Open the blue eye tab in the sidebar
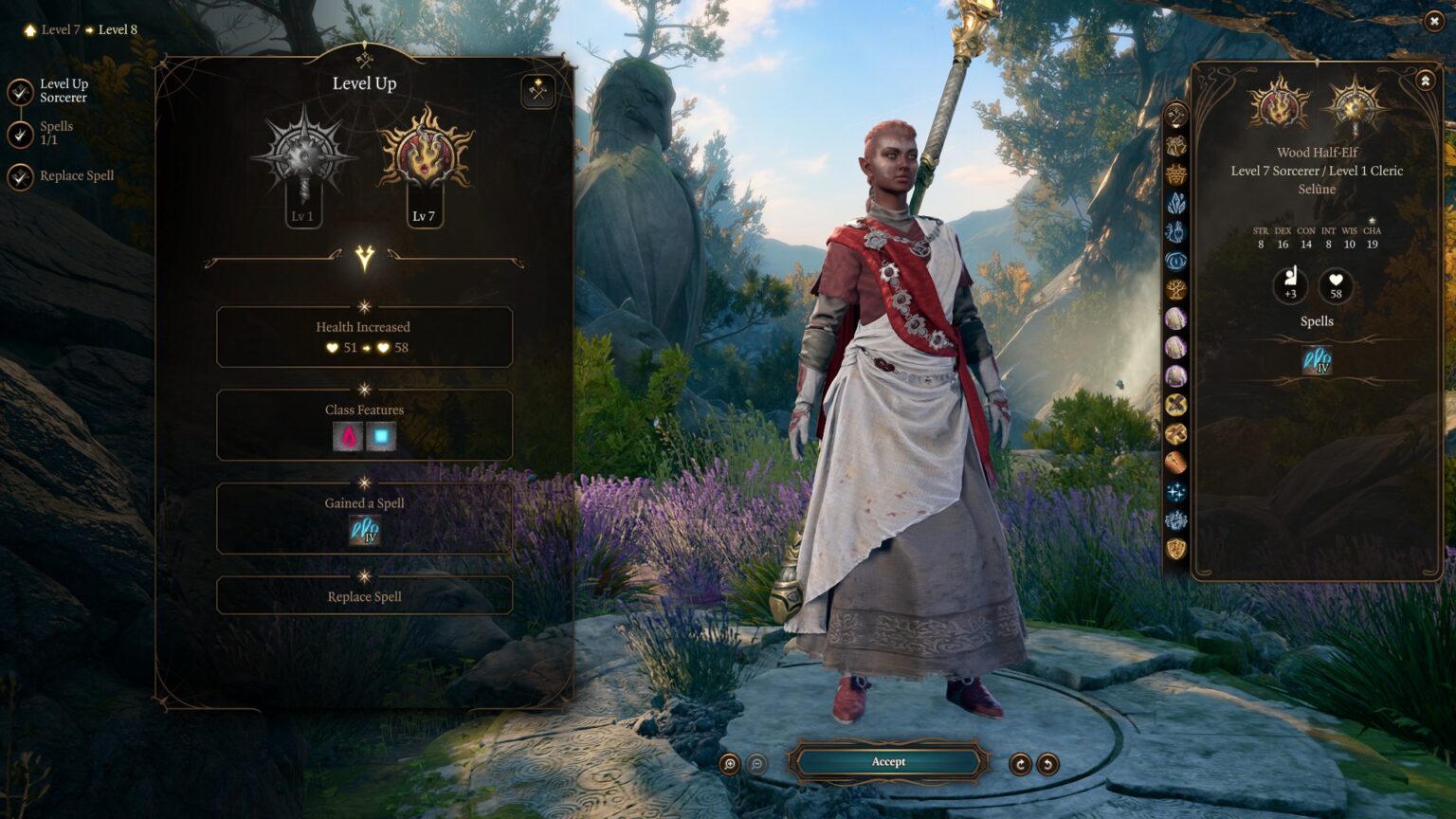 [x=1176, y=261]
